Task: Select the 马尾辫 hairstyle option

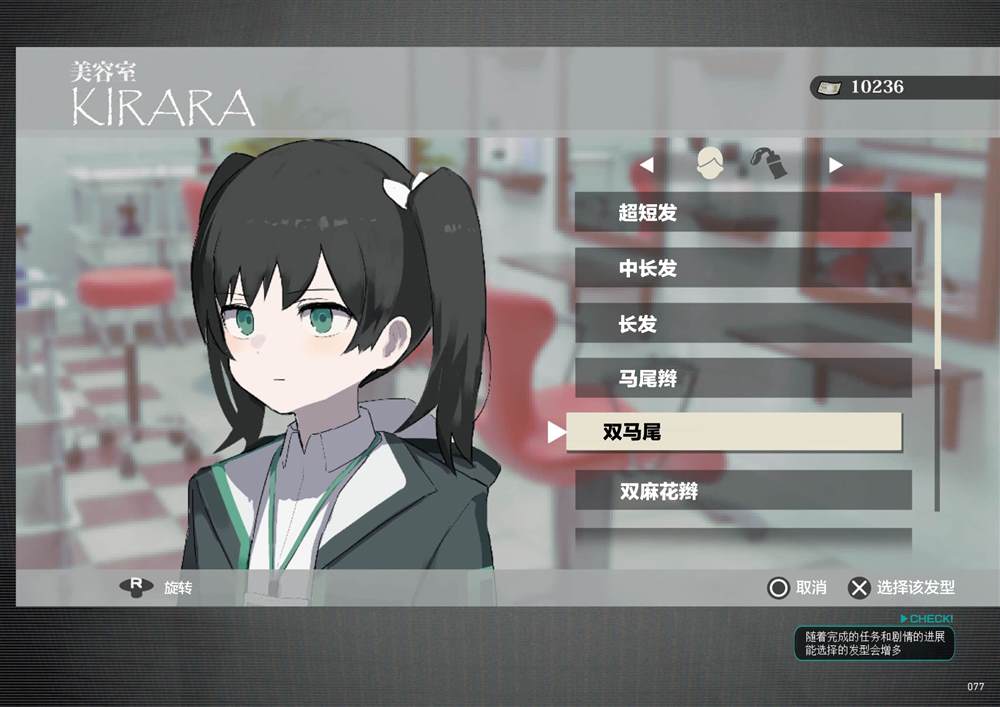Action: tap(742, 379)
